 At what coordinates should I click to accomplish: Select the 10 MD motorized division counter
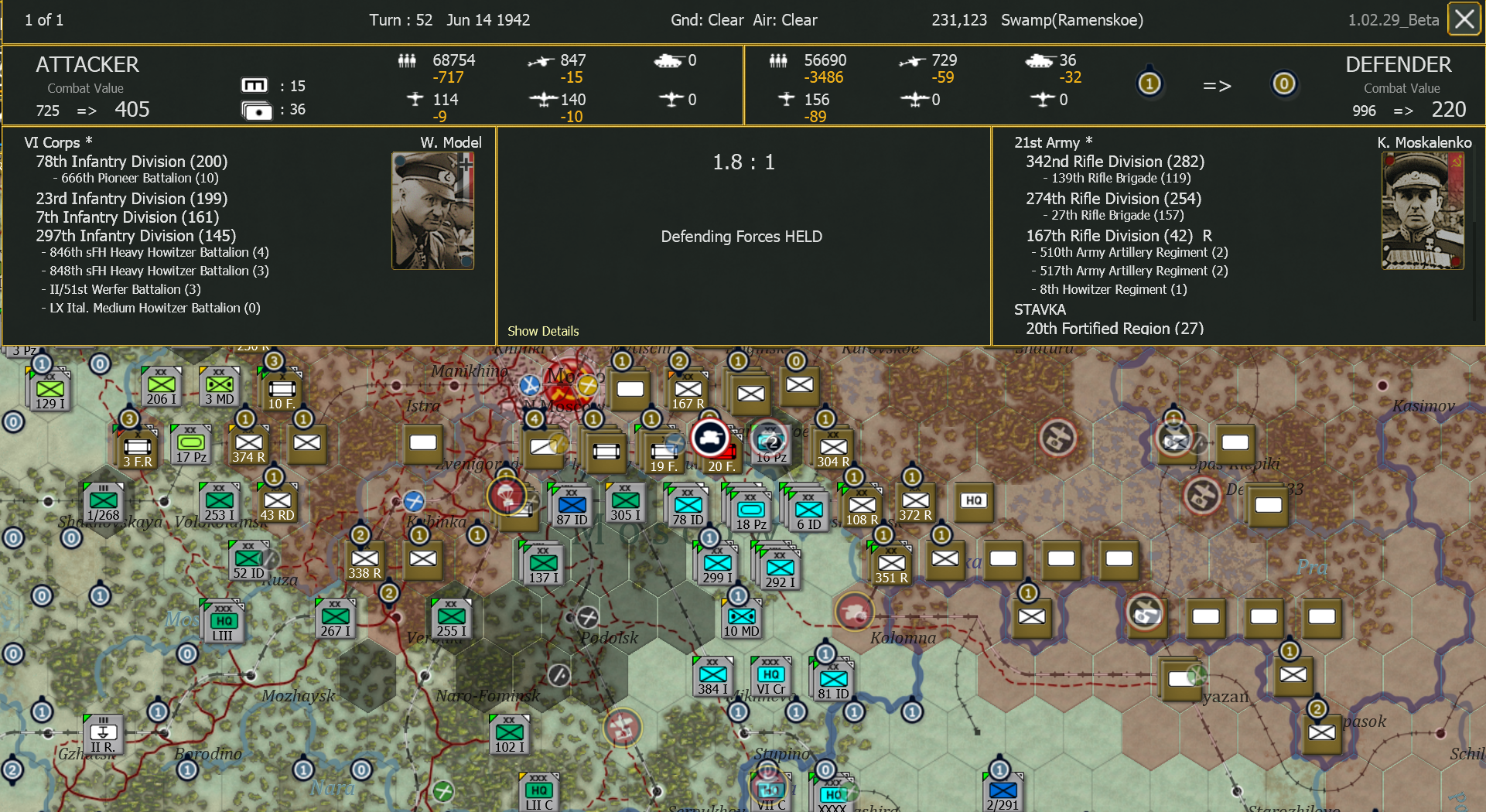click(740, 616)
